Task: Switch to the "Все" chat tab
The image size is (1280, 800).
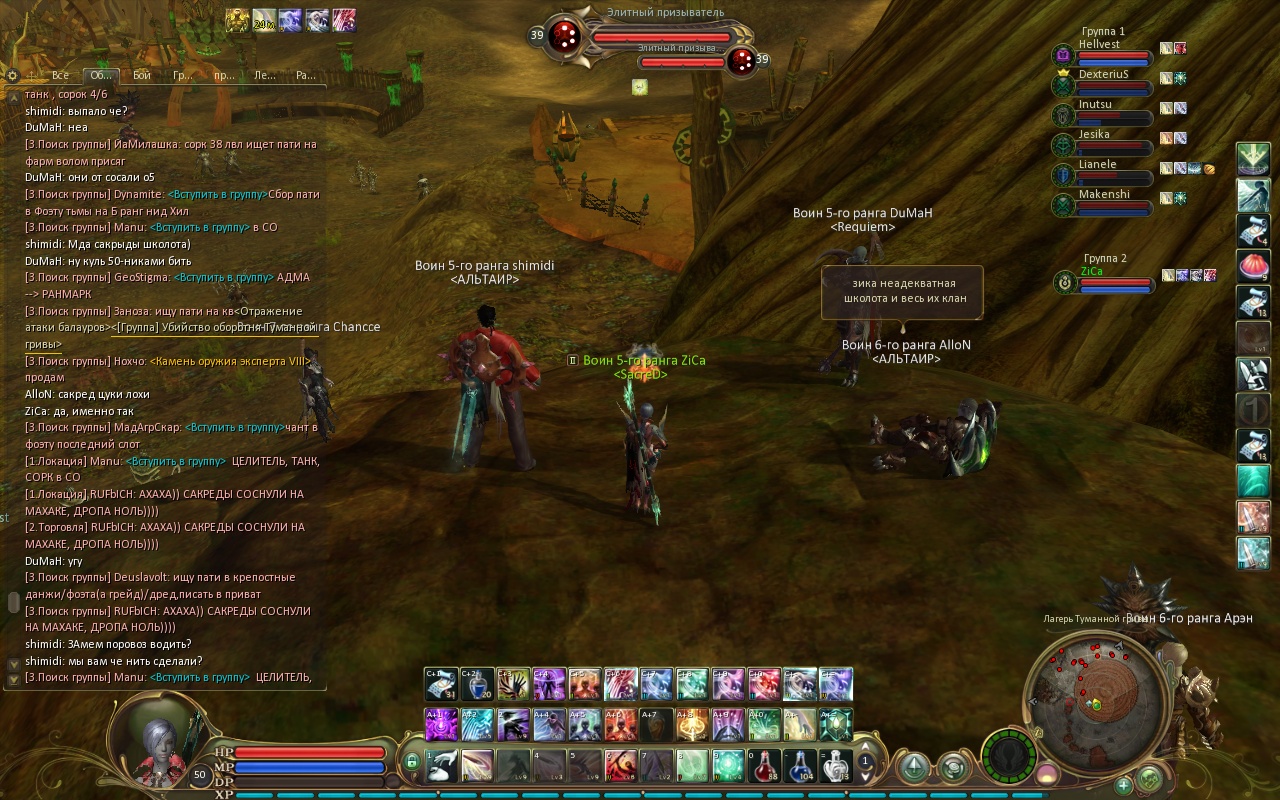Action: [60, 75]
